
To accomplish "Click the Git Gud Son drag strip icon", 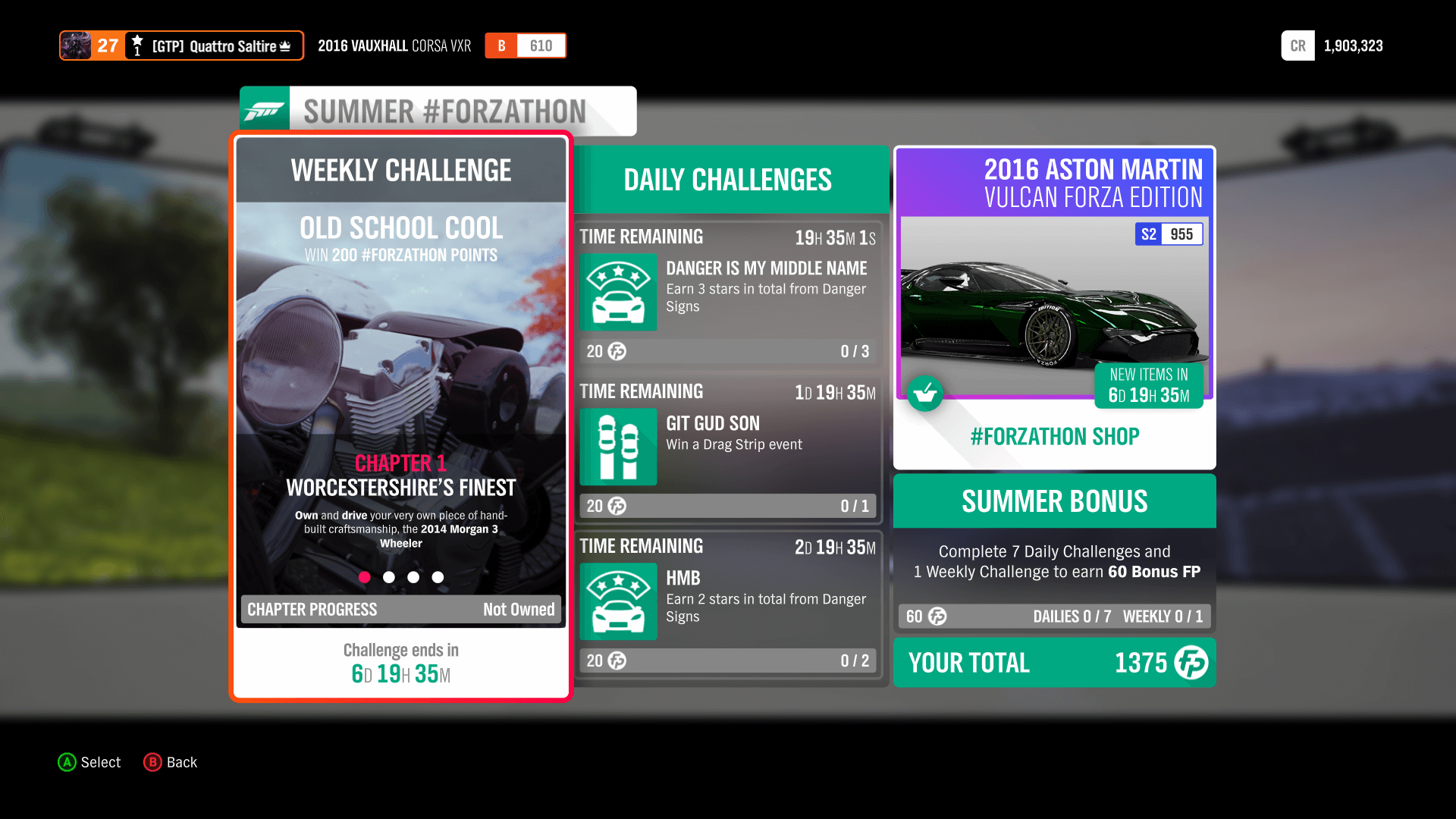I will tap(618, 447).
